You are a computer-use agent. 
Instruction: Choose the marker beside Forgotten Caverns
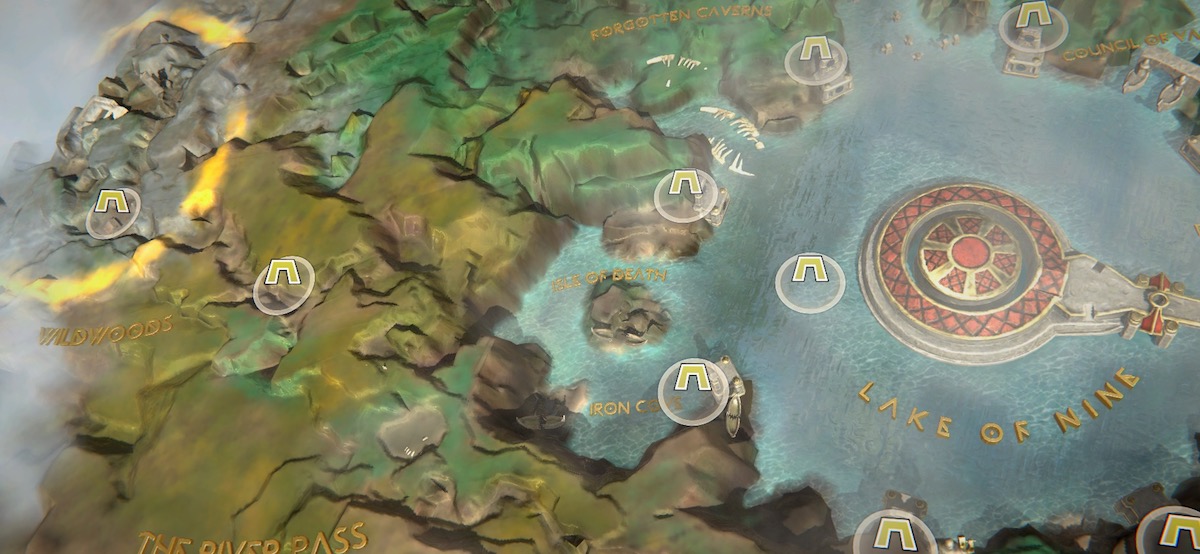coord(810,57)
